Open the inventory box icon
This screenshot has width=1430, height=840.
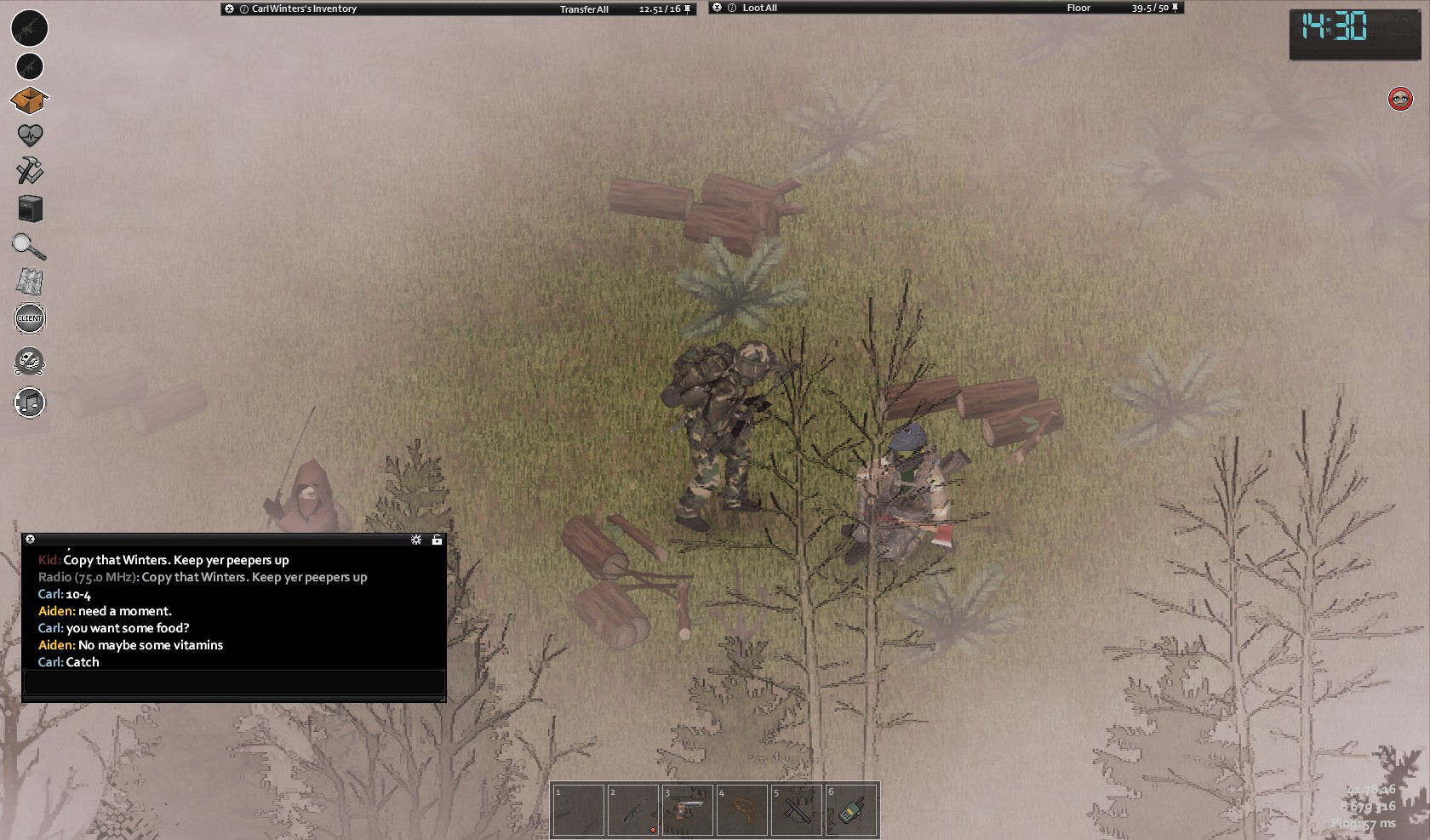click(29, 100)
